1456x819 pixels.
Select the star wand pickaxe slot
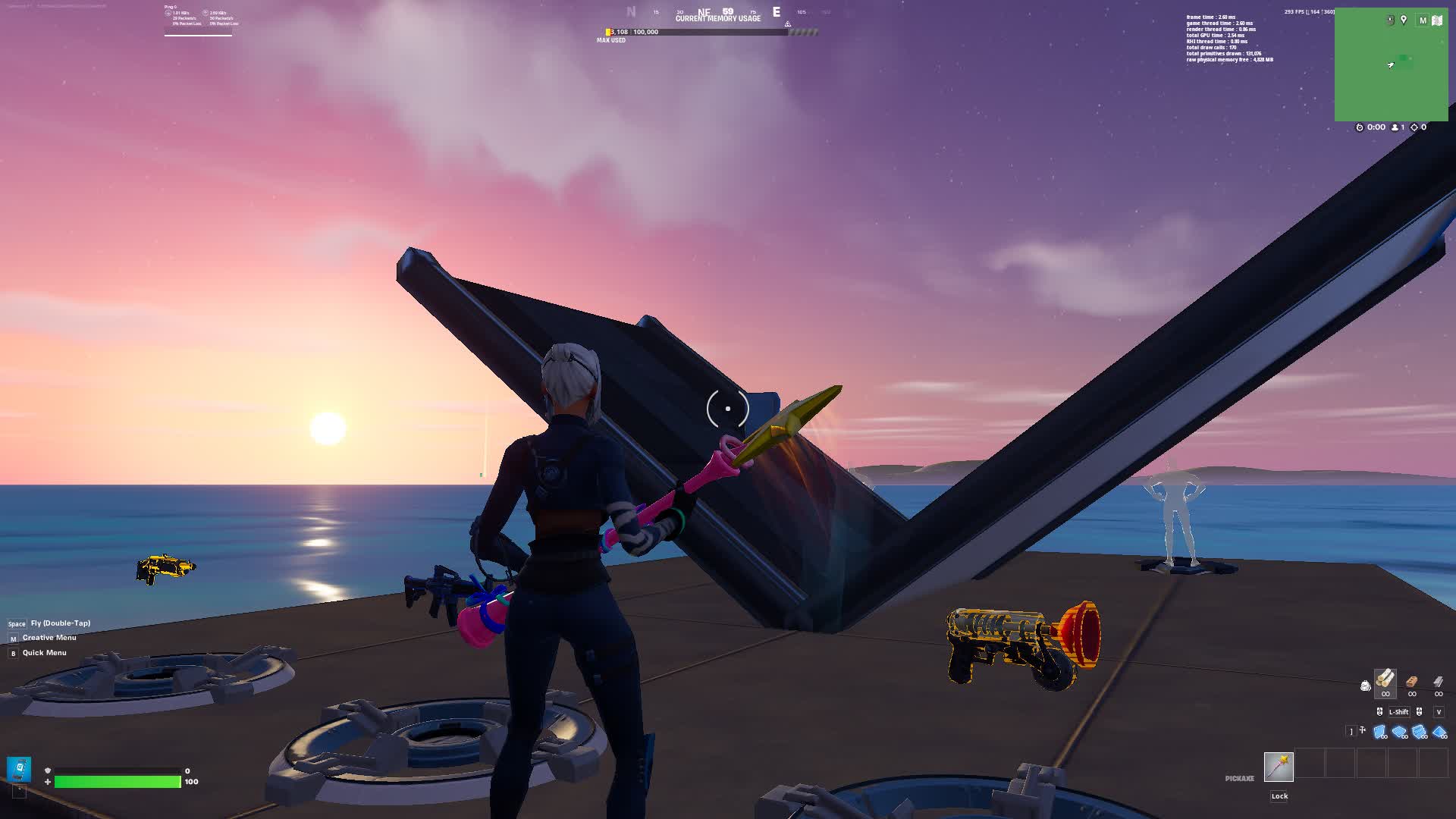[1279, 766]
